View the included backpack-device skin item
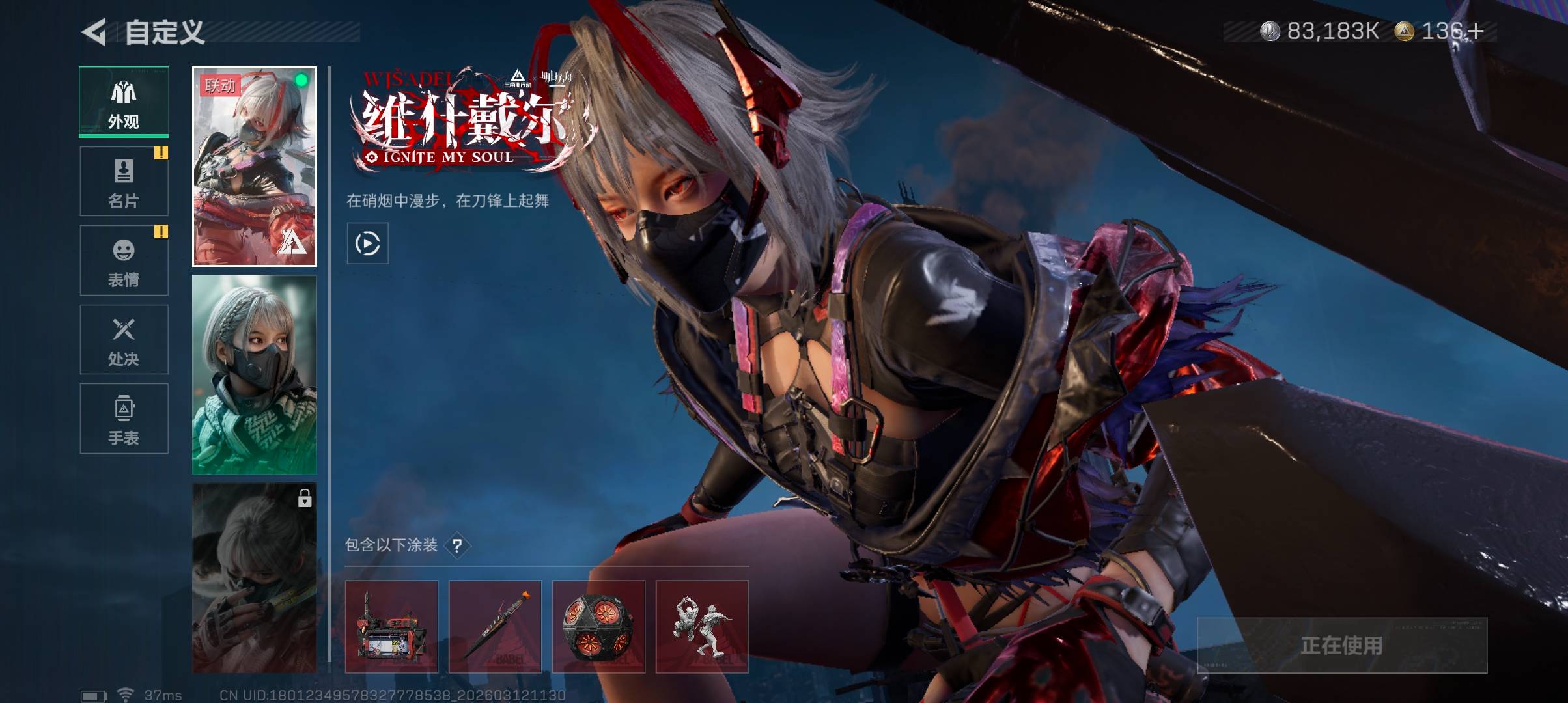The width and height of the screenshot is (1568, 703). 391,626
